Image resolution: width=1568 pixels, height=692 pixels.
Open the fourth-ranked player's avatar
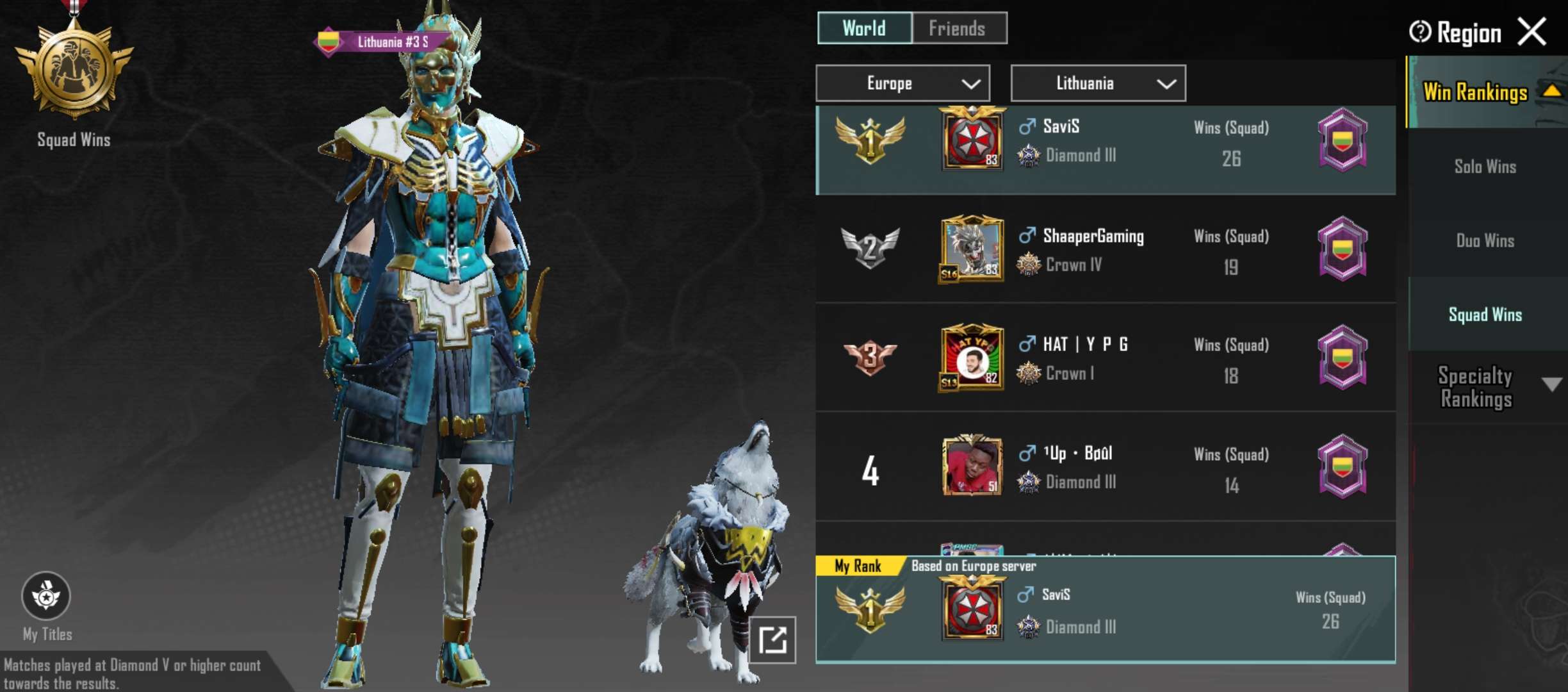pyautogui.click(x=972, y=466)
